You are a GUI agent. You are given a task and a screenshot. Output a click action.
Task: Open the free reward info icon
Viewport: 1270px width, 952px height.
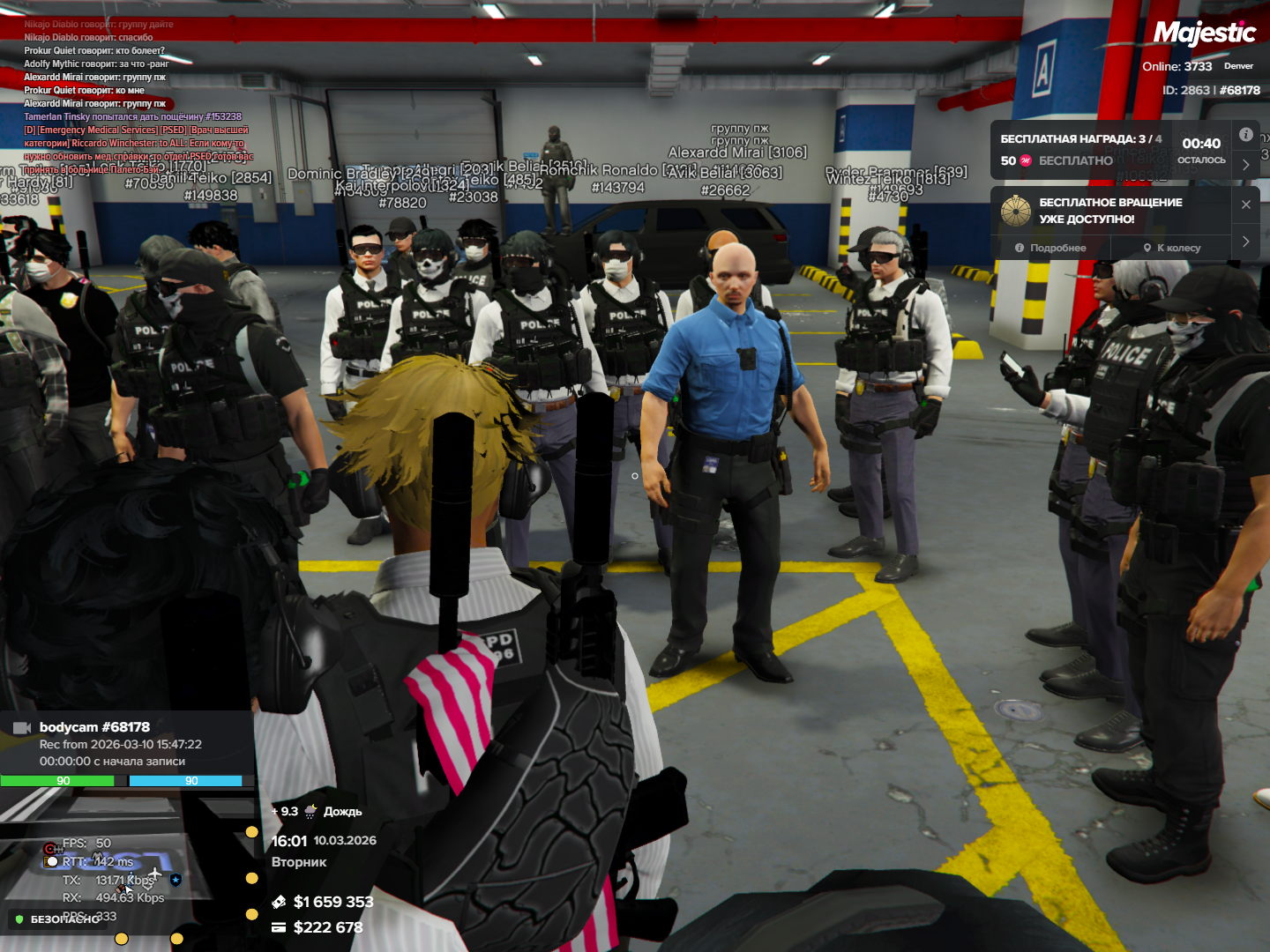1245,135
